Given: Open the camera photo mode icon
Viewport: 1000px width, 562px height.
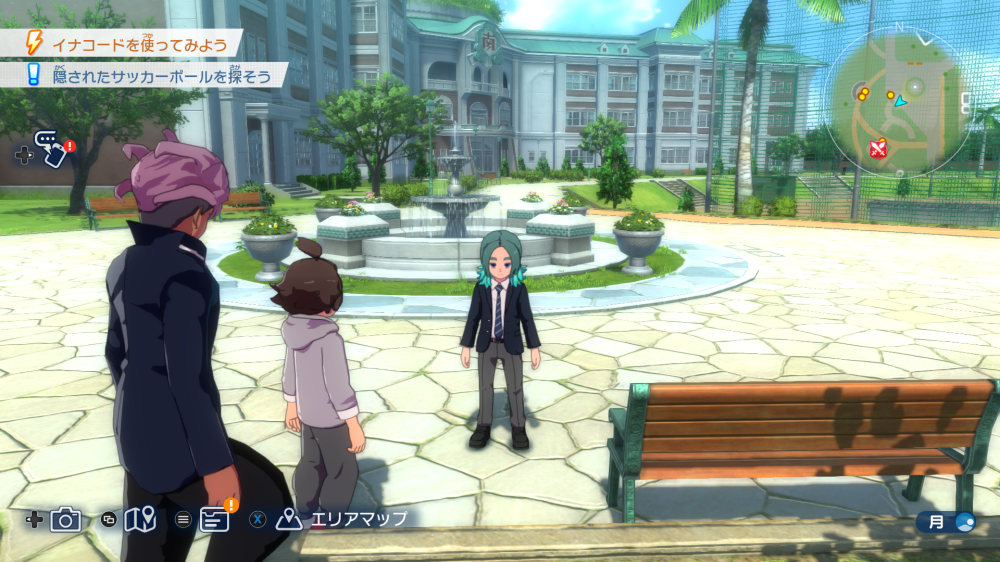Looking at the screenshot, I should coord(66,519).
